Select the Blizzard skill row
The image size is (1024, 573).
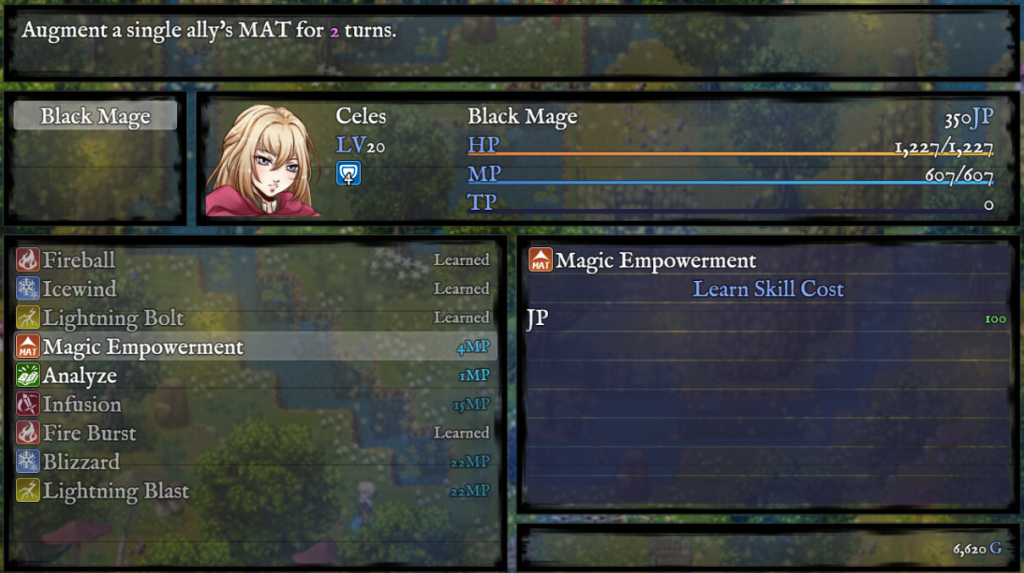click(x=254, y=462)
